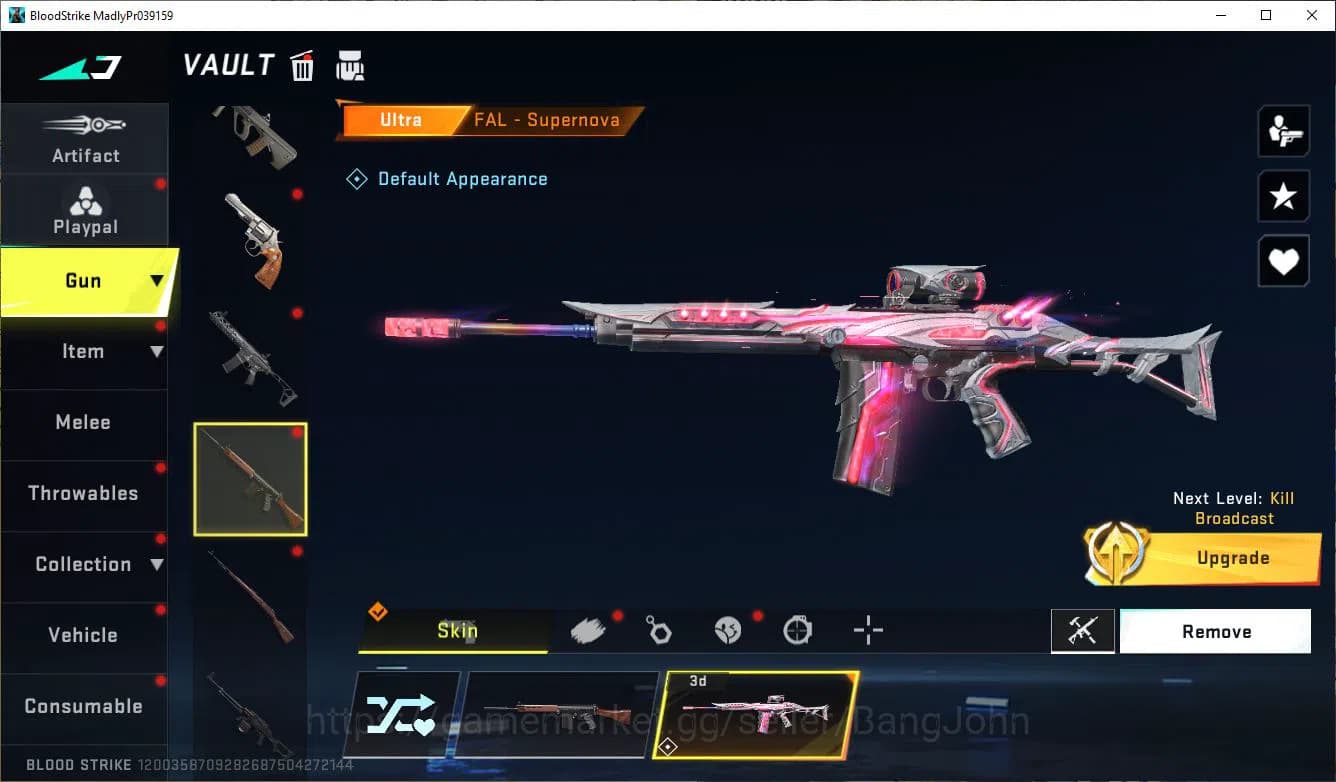The image size is (1336, 782).
Task: Select the spray paint customization icon
Action: coord(589,629)
